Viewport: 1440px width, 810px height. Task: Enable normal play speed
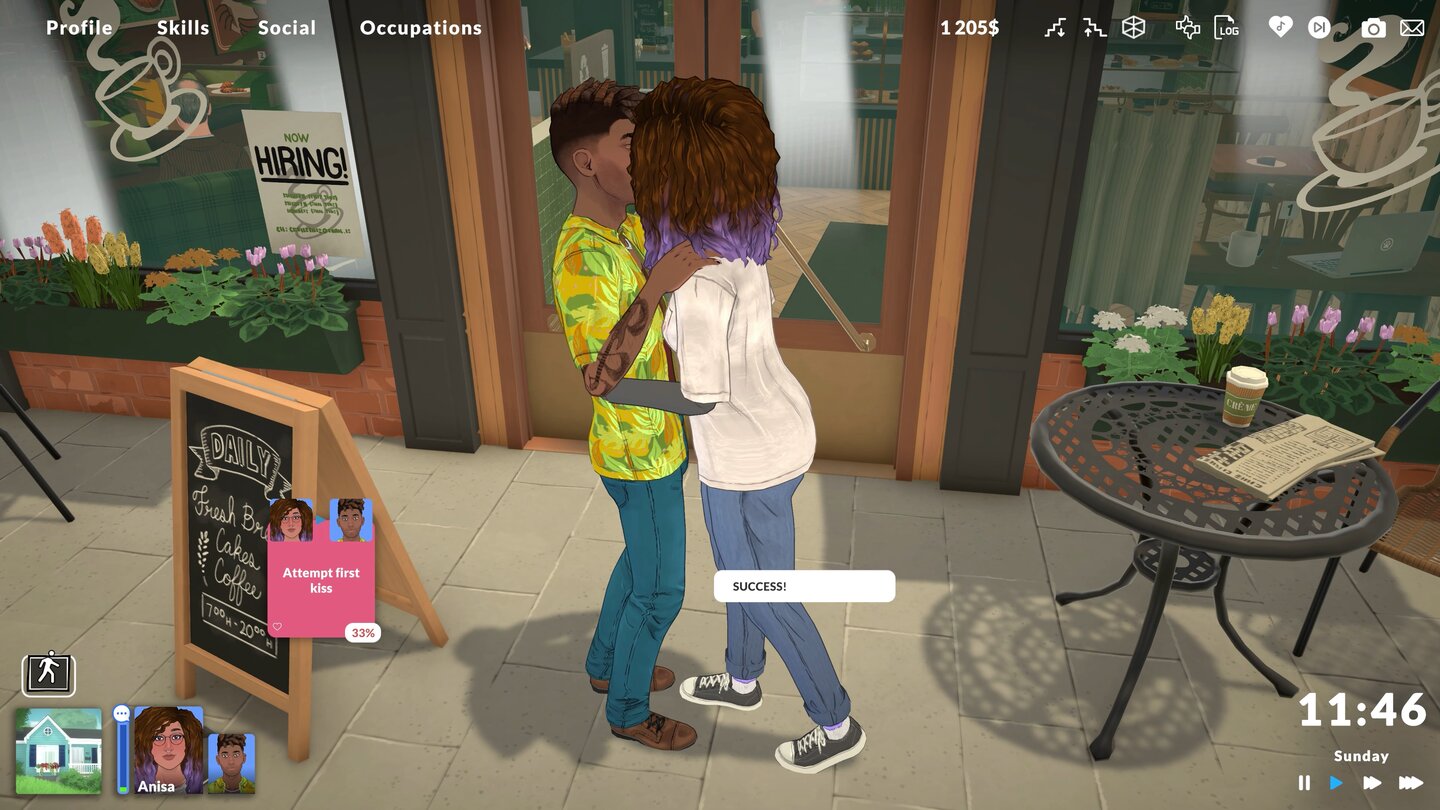click(x=1337, y=784)
